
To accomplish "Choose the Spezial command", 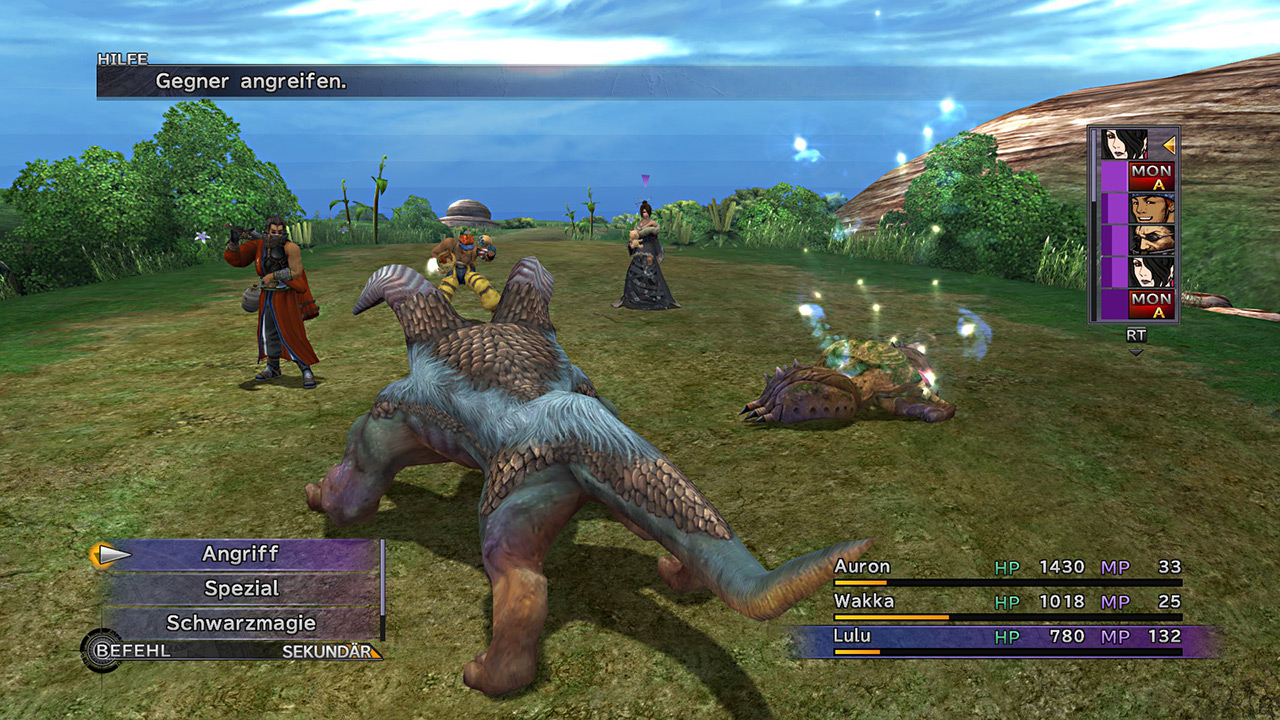I will tap(240, 588).
